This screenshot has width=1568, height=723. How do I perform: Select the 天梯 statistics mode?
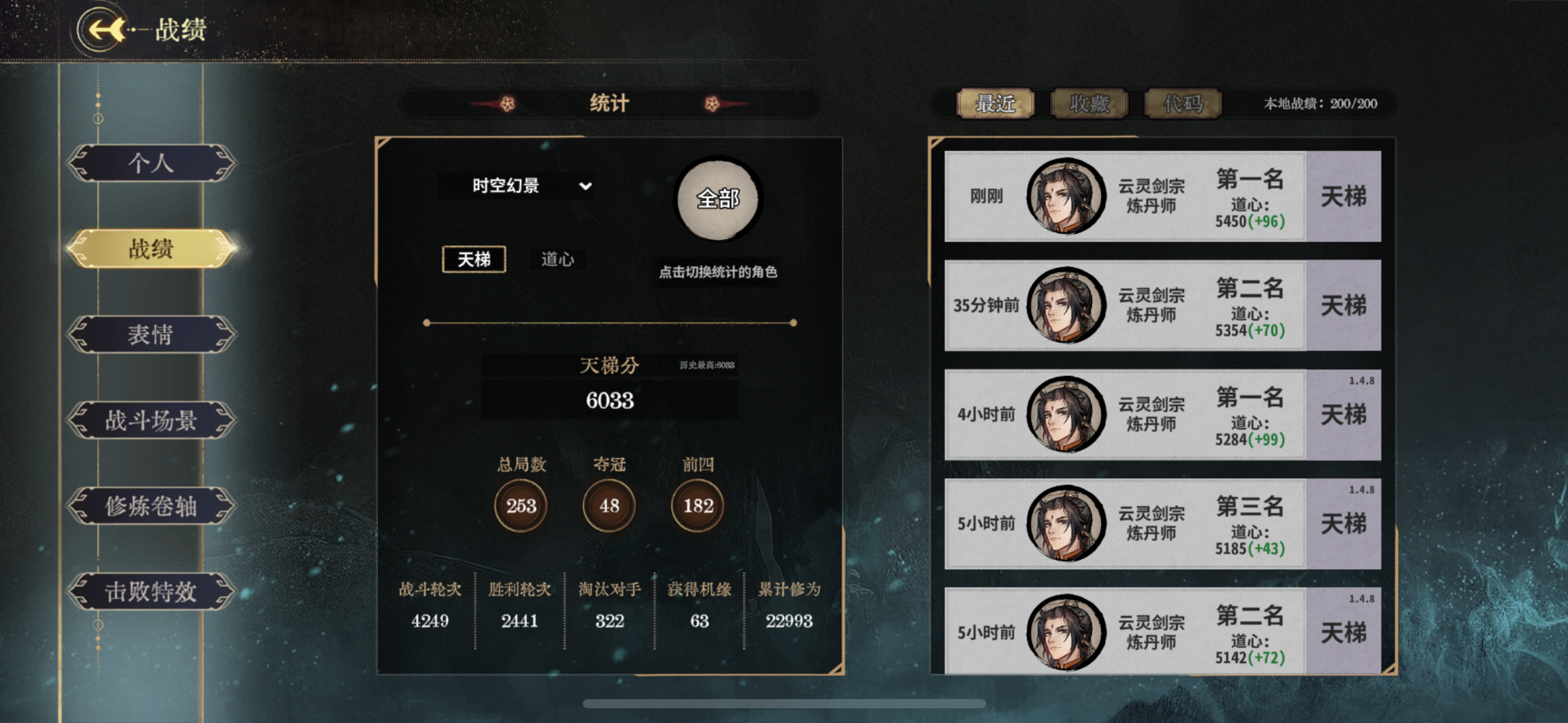pyautogui.click(x=473, y=259)
